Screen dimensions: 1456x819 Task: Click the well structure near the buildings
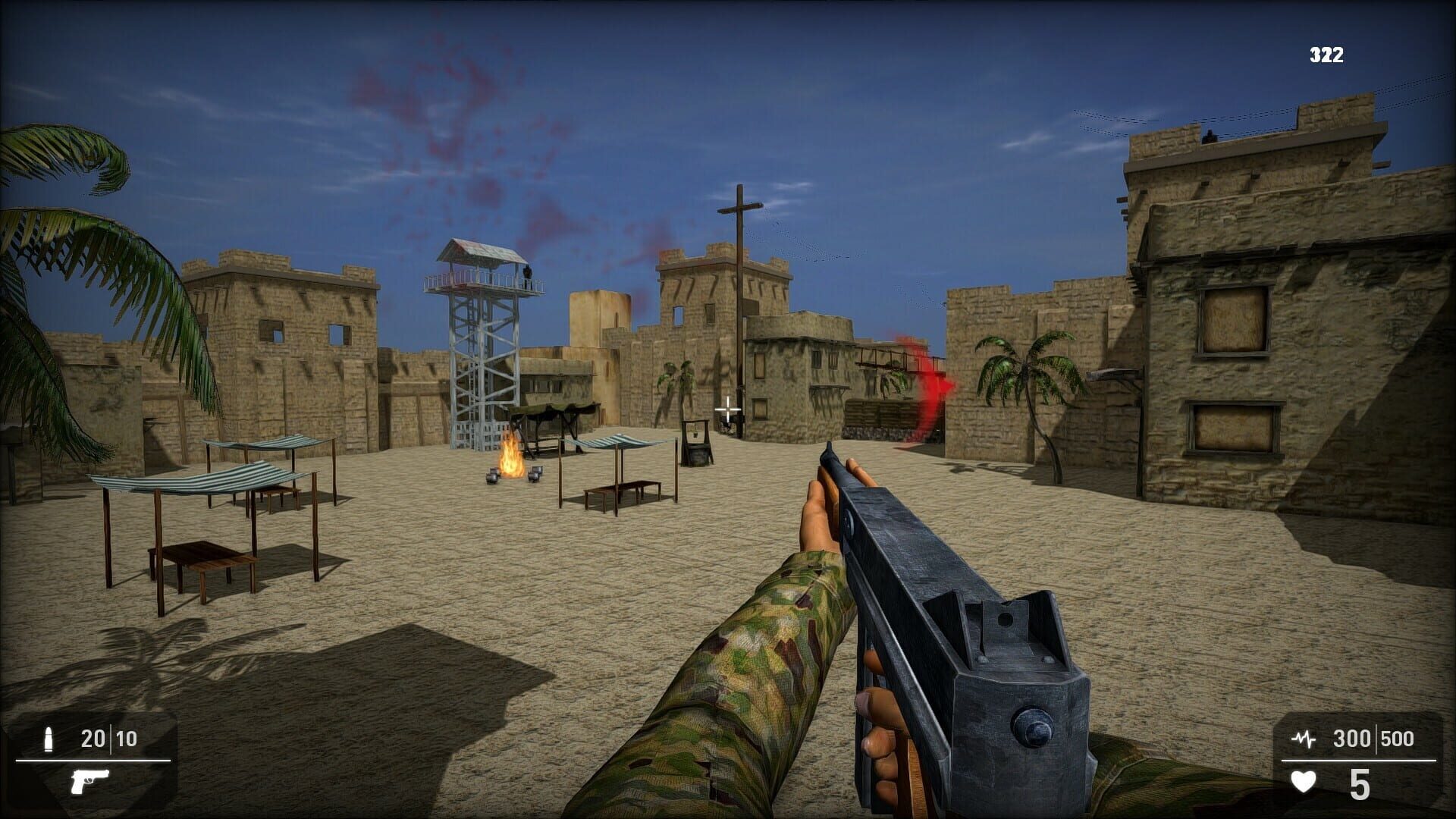[698, 444]
